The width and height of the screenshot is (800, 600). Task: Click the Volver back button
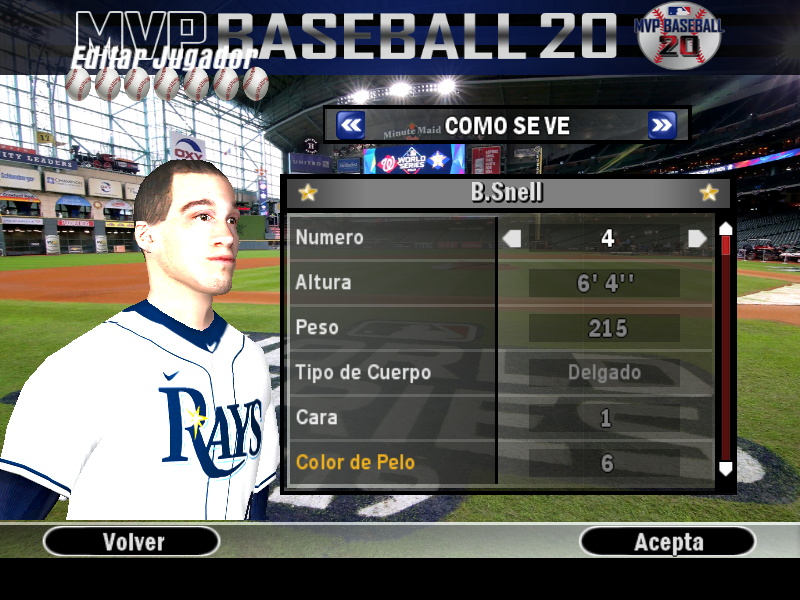pos(132,542)
